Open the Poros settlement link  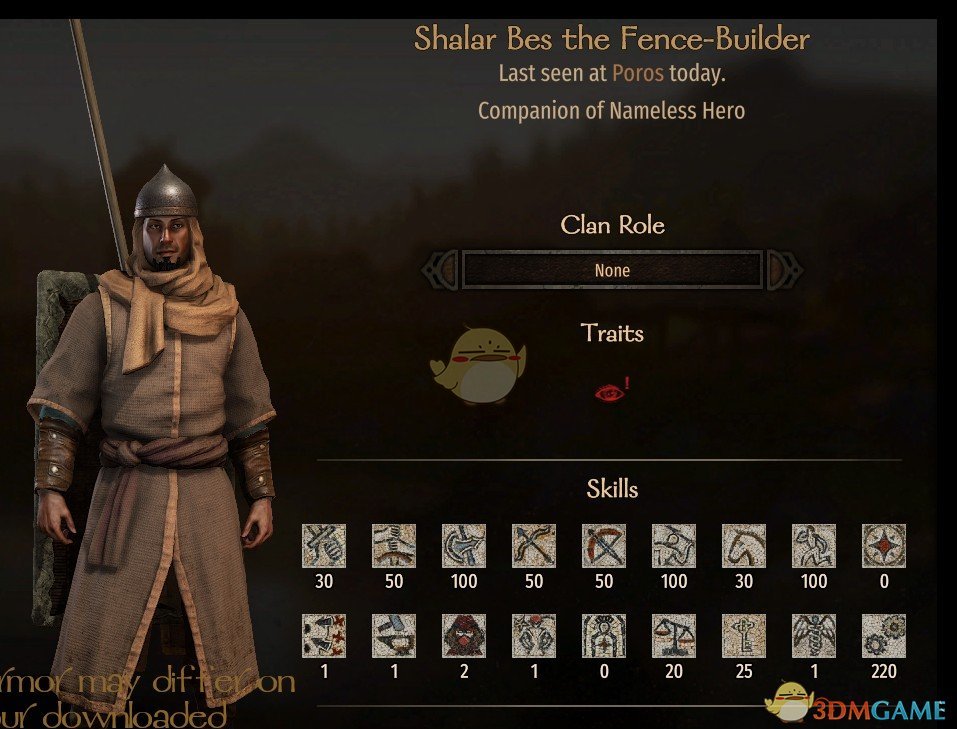tap(638, 74)
